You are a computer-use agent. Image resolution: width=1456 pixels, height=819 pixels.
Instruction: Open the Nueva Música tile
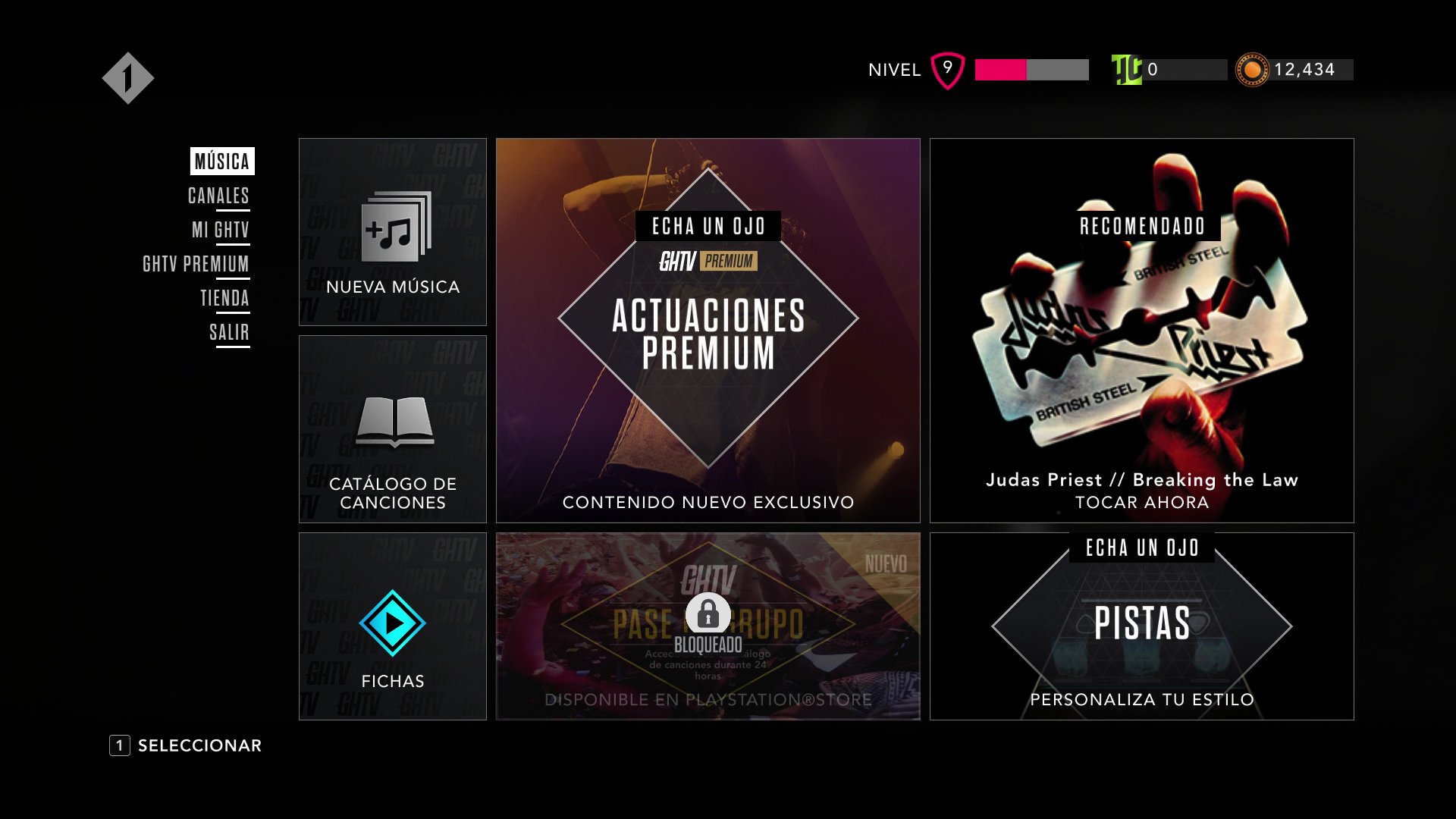point(393,232)
